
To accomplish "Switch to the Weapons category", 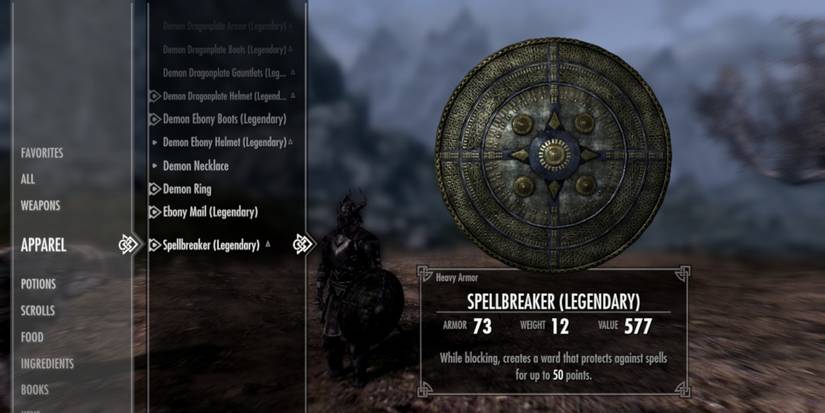I will (x=41, y=205).
